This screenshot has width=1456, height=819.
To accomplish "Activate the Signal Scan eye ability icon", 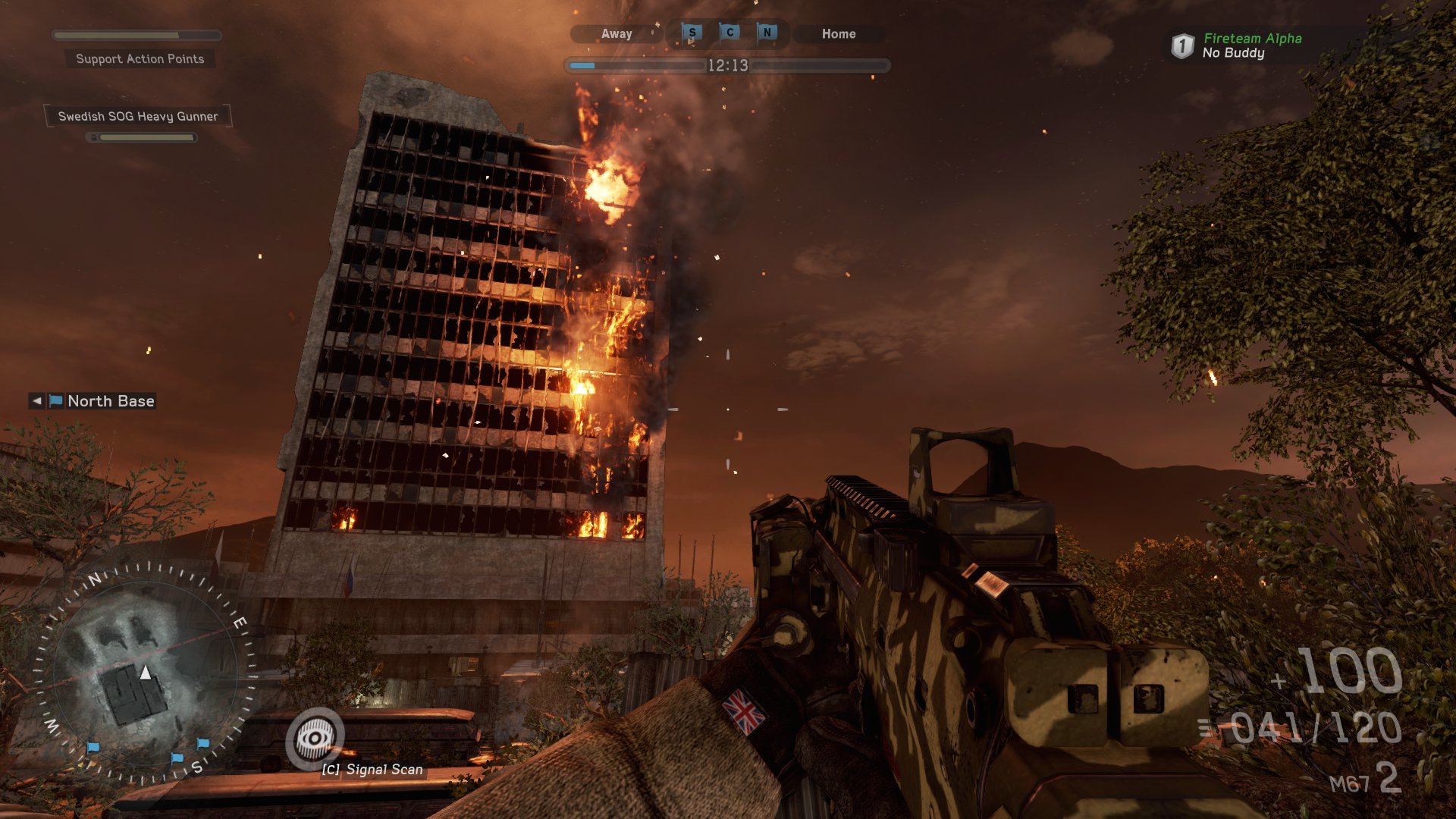I will (x=315, y=738).
